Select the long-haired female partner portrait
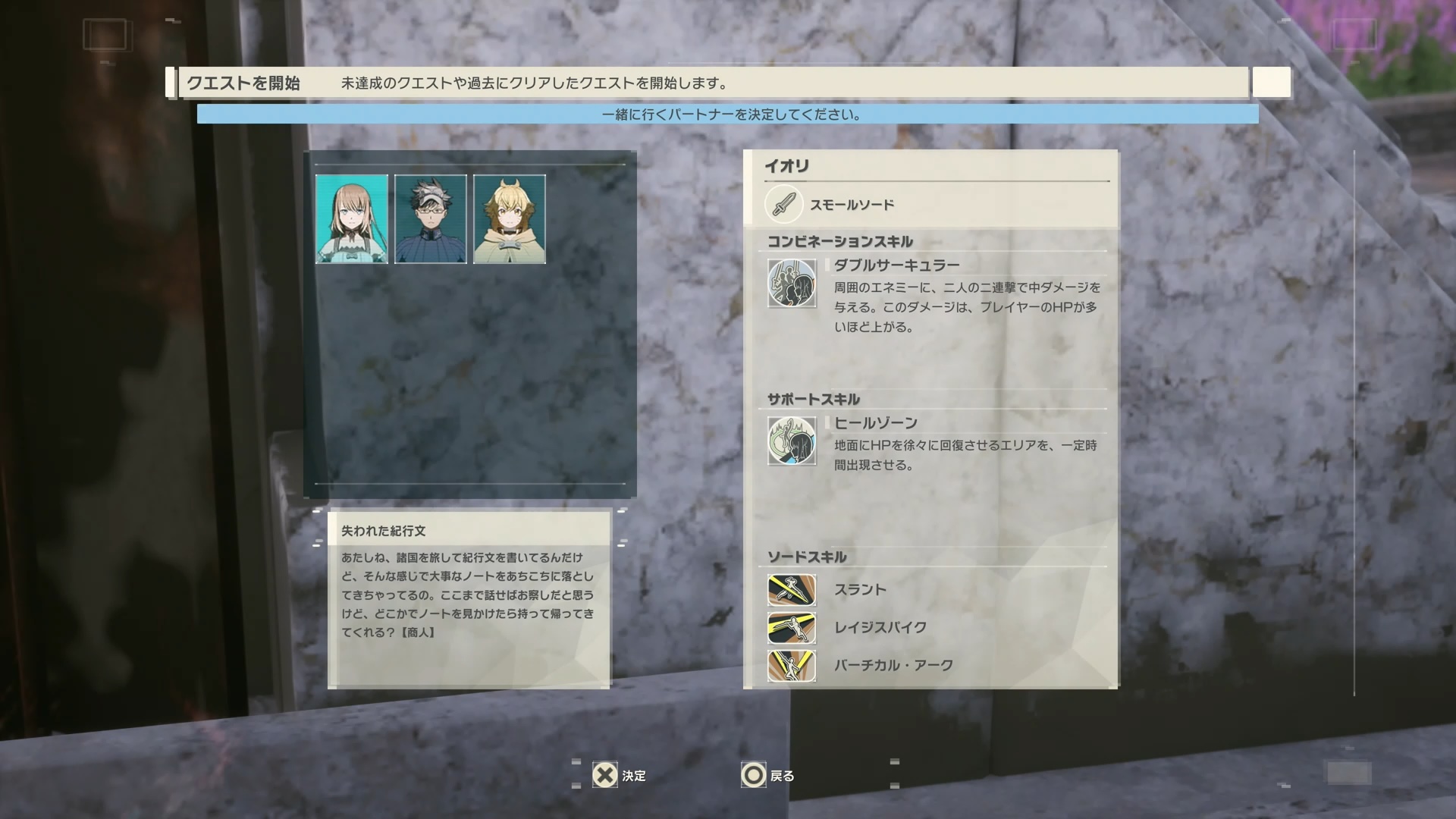Image resolution: width=1456 pixels, height=819 pixels. coord(353,219)
